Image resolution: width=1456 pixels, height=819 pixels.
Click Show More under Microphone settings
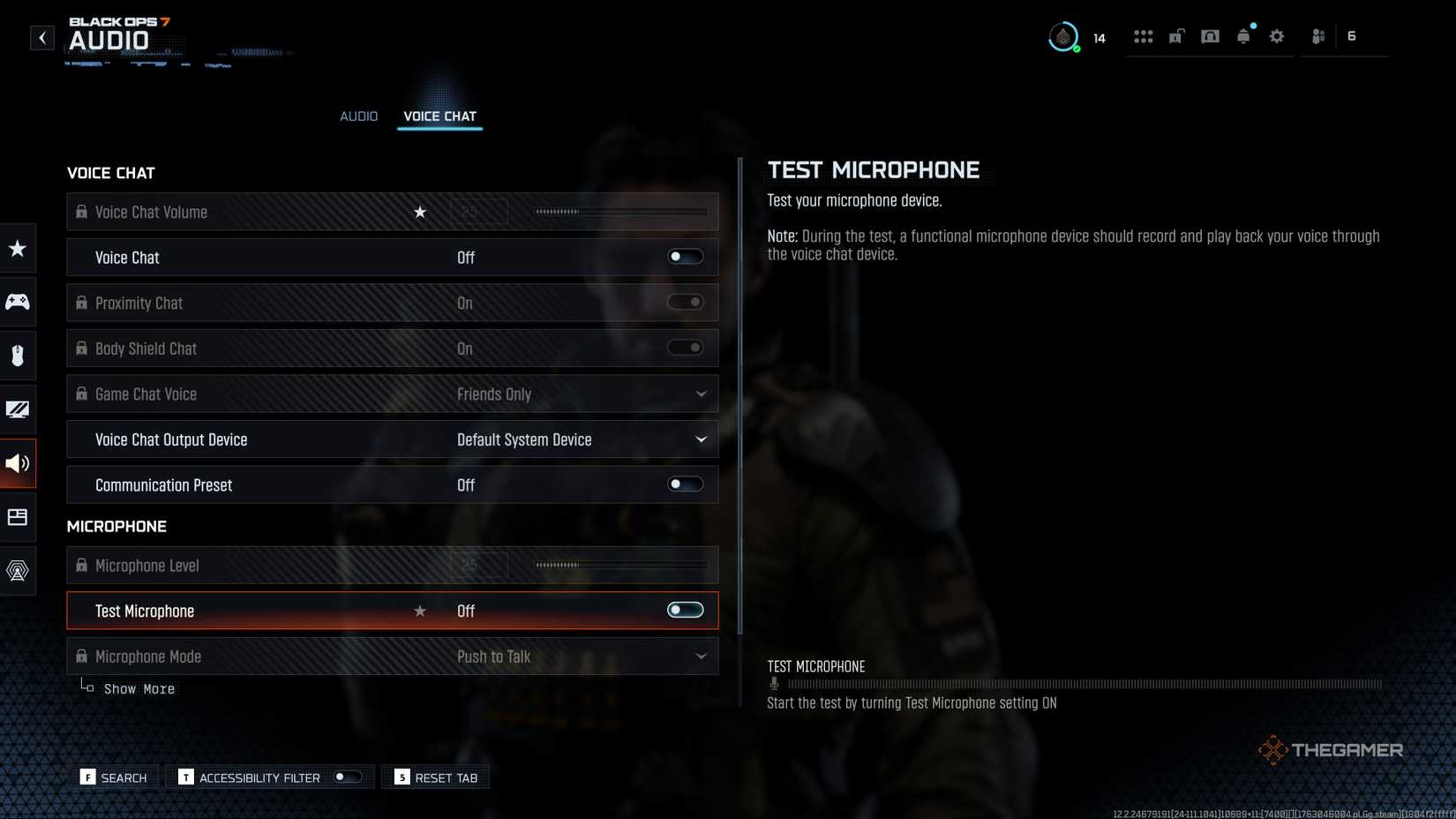pos(139,688)
